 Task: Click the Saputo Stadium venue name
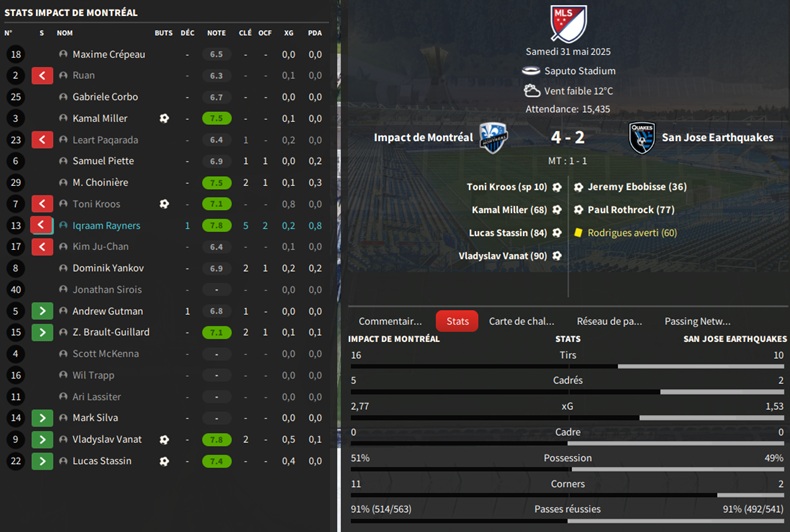pyautogui.click(x=580, y=71)
